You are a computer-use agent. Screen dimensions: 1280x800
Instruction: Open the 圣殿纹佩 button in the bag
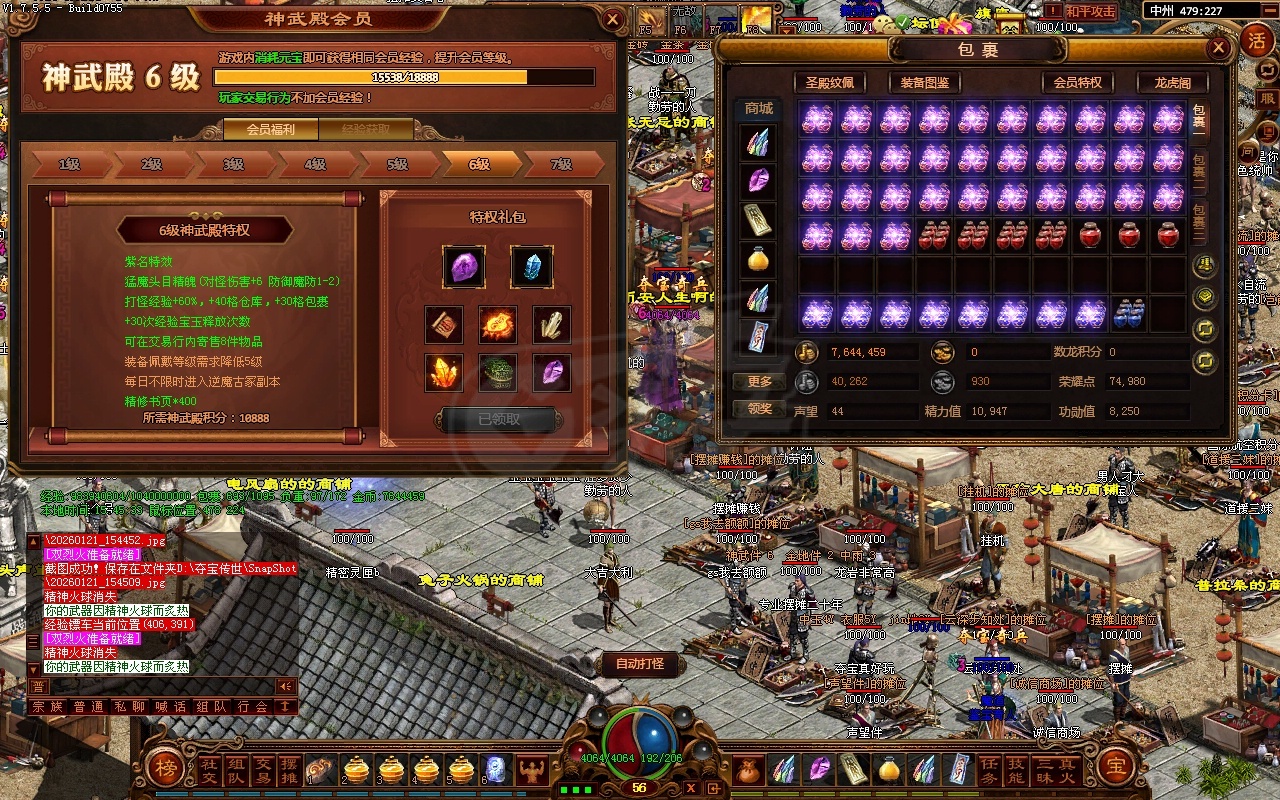tap(829, 83)
